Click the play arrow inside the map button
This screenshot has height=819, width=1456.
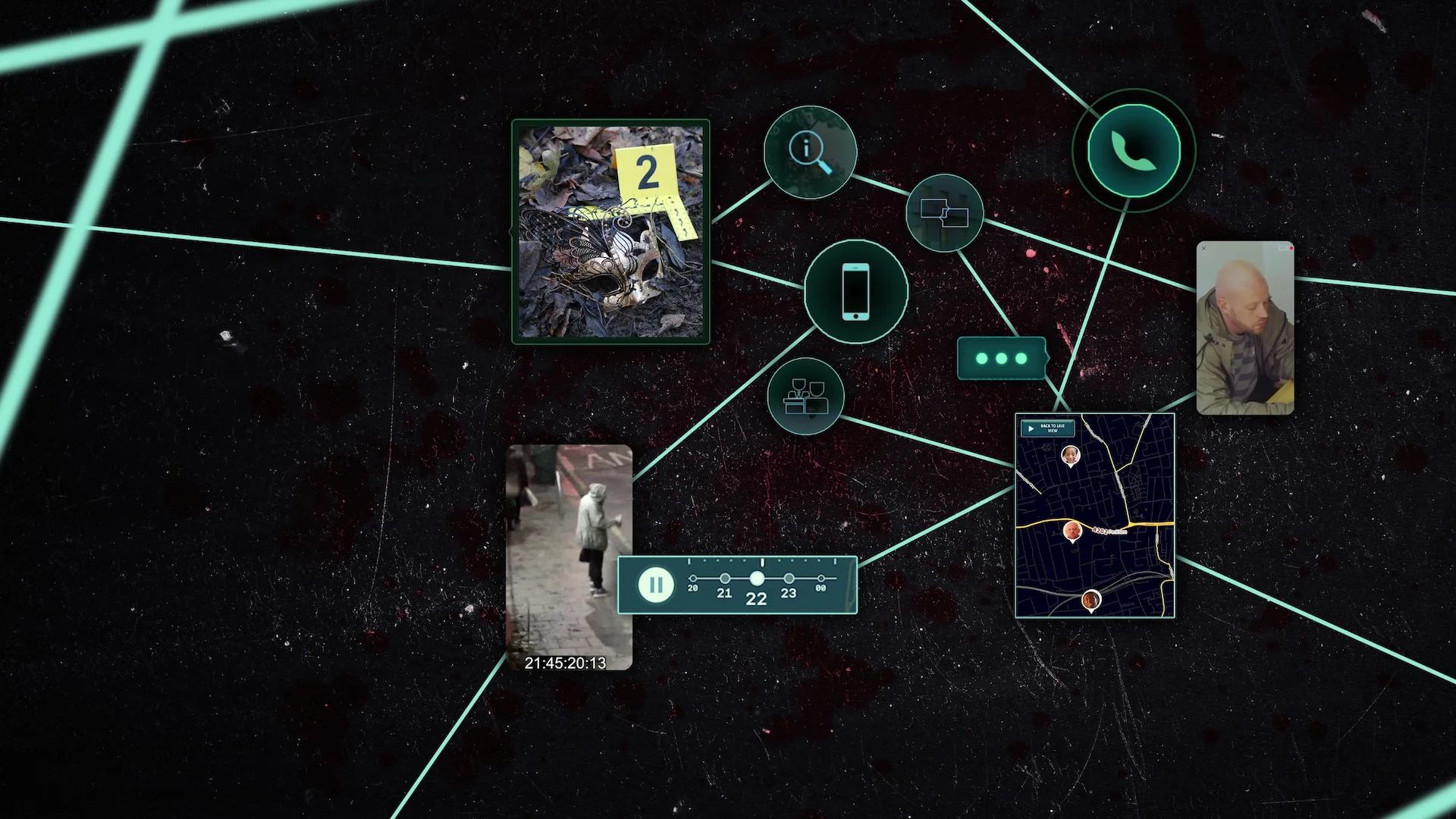click(1031, 428)
